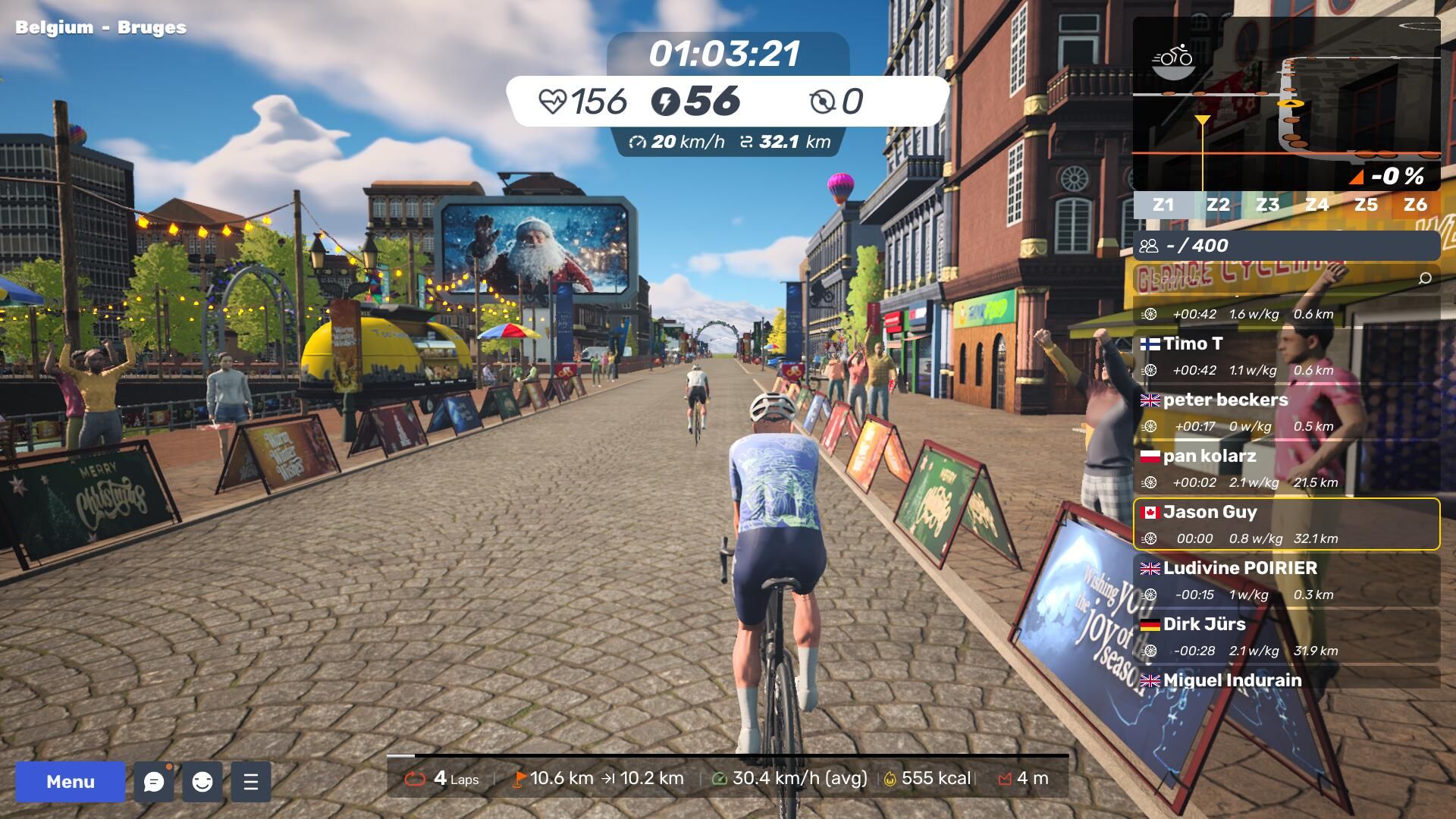Screen dimensions: 1456x819
Task: Click the search magnifier icon
Action: click(1425, 279)
